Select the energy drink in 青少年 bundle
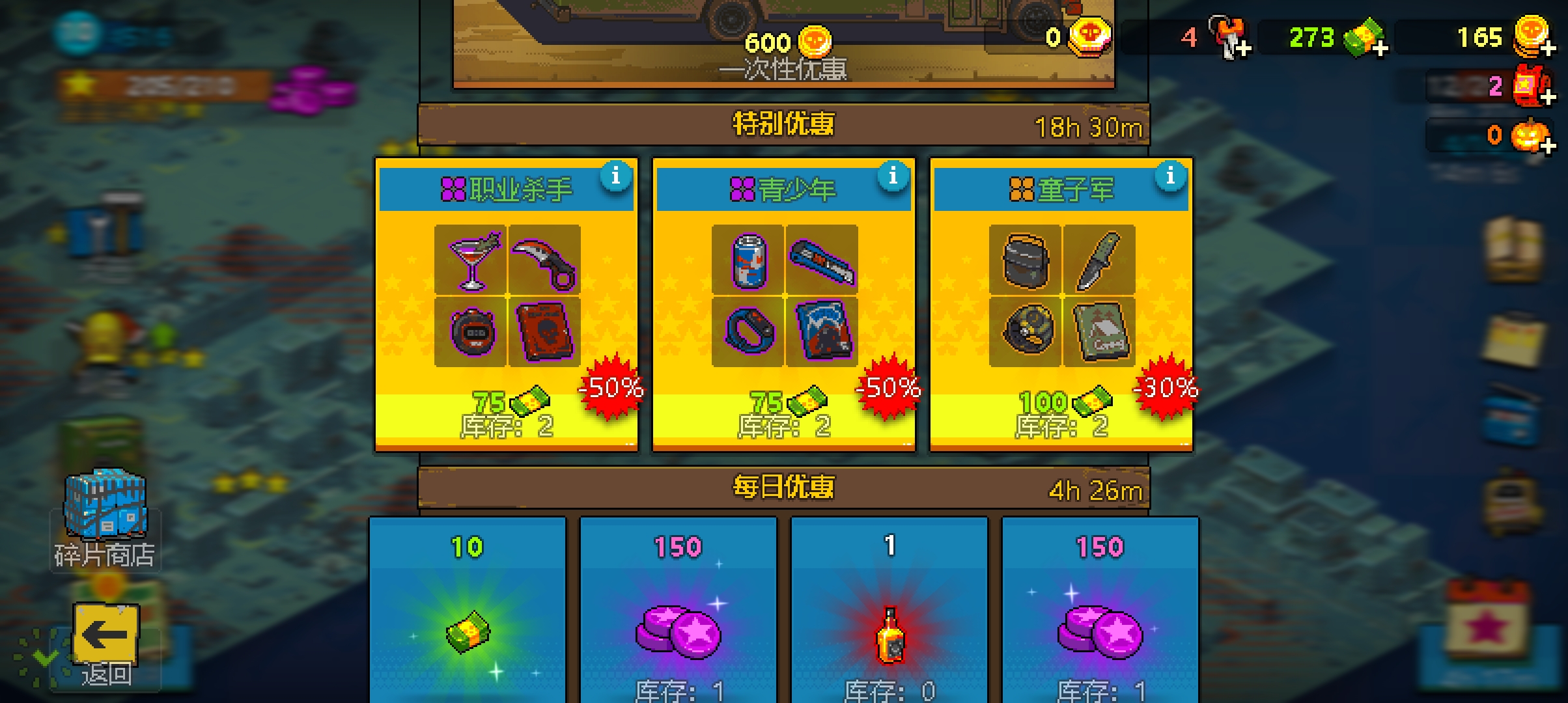1568x703 pixels. 748,260
